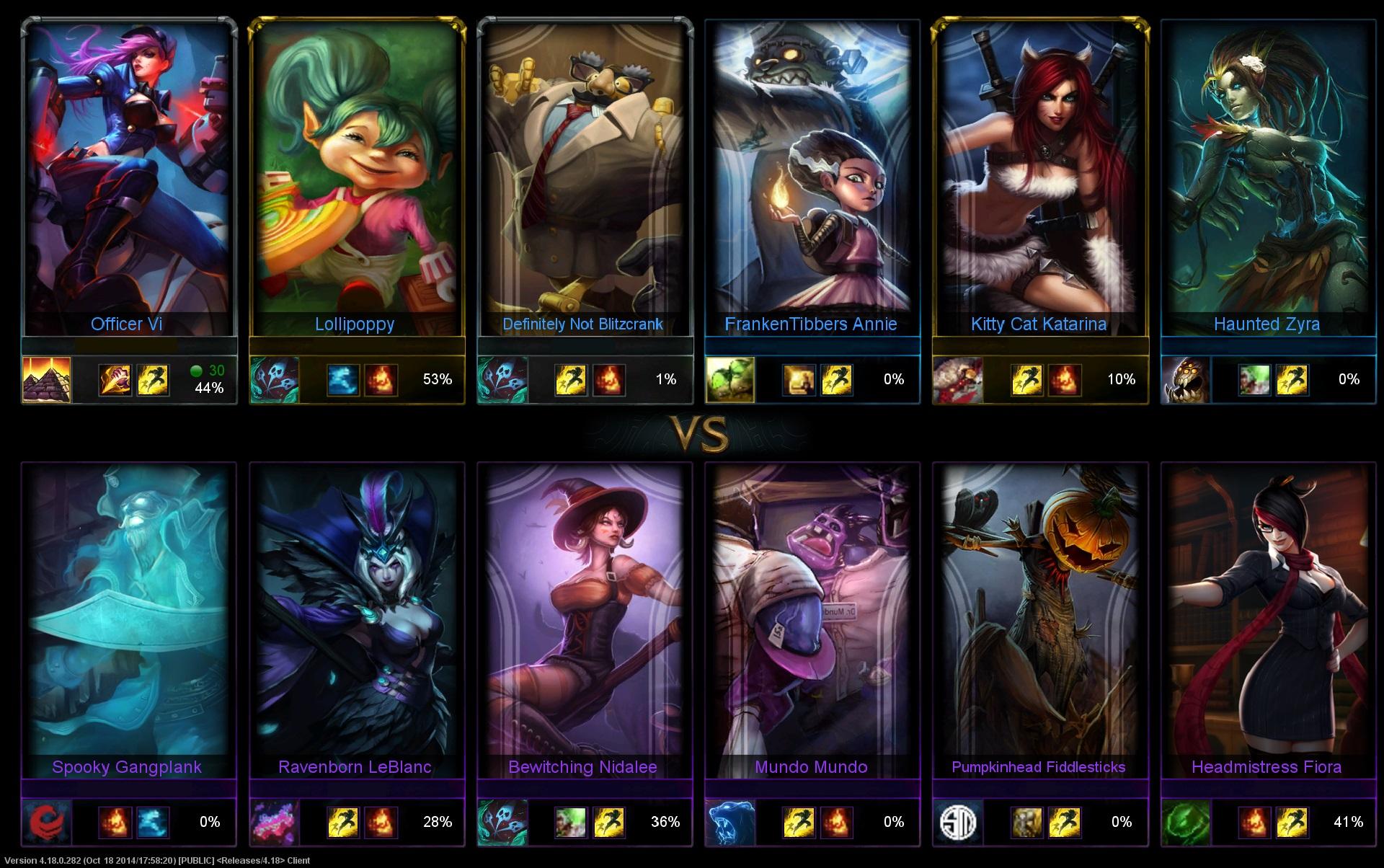The image size is (1384, 868).
Task: Click Mundo Mundo's blue bear ward icon
Action: tap(730, 822)
